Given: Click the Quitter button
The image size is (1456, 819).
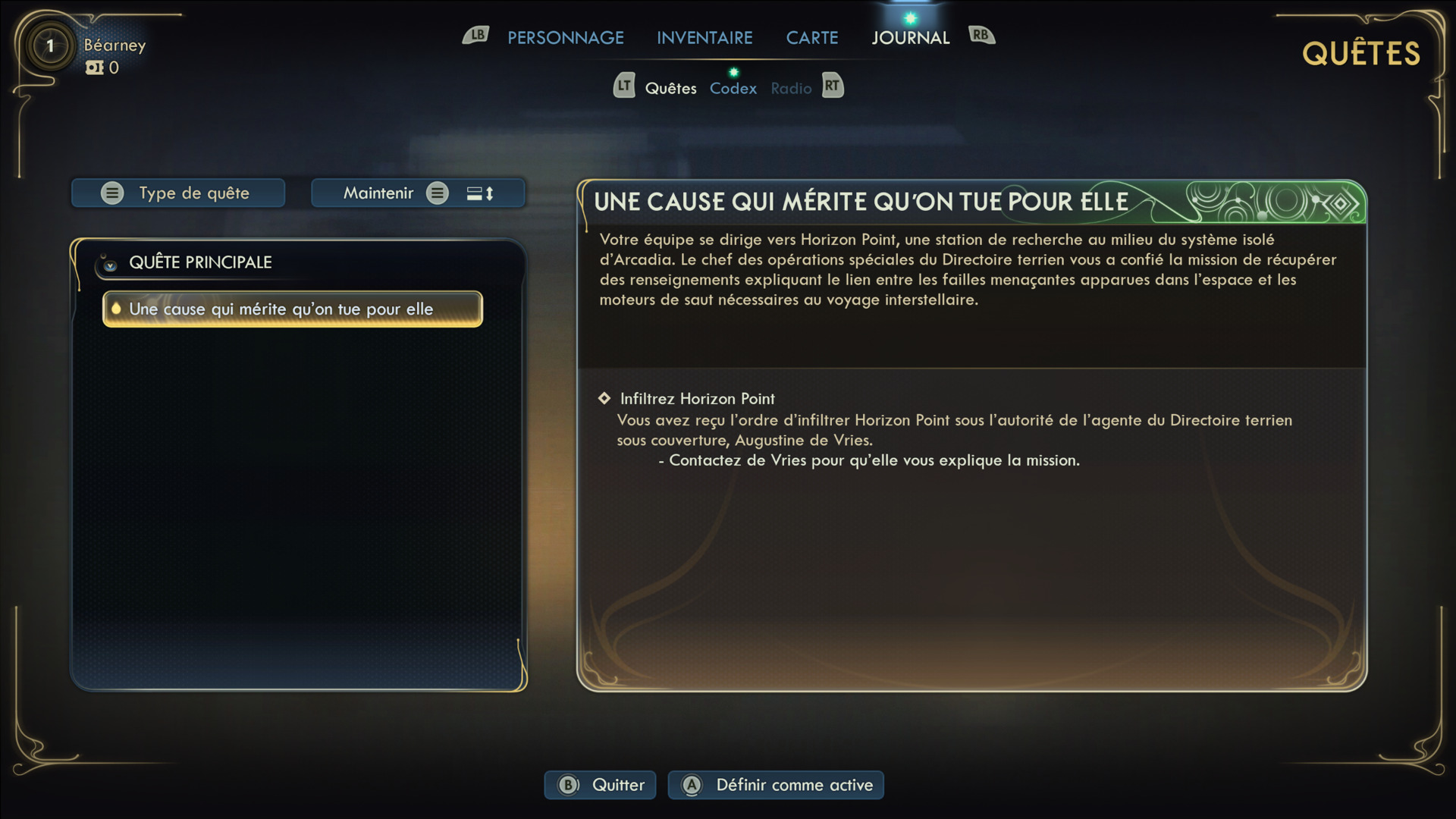Looking at the screenshot, I should (x=601, y=785).
